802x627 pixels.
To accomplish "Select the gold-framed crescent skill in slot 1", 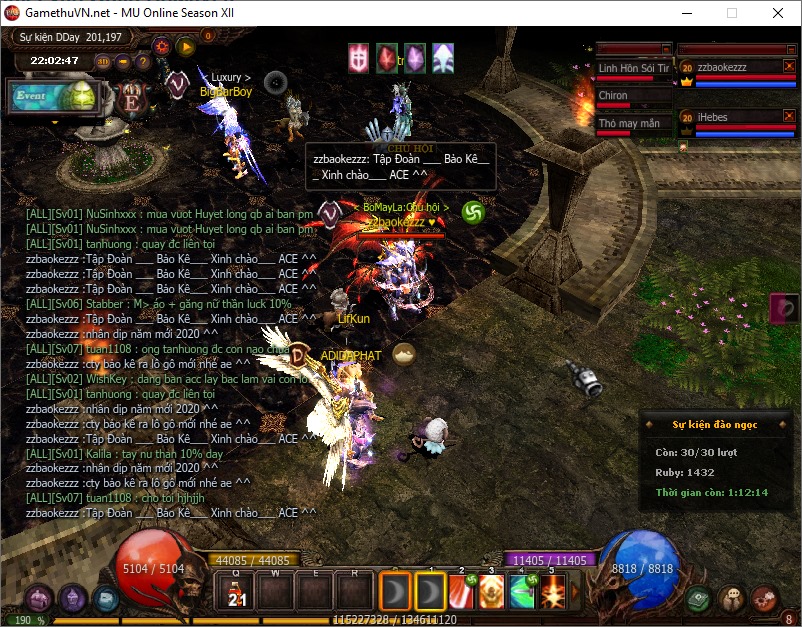I will pos(431,591).
